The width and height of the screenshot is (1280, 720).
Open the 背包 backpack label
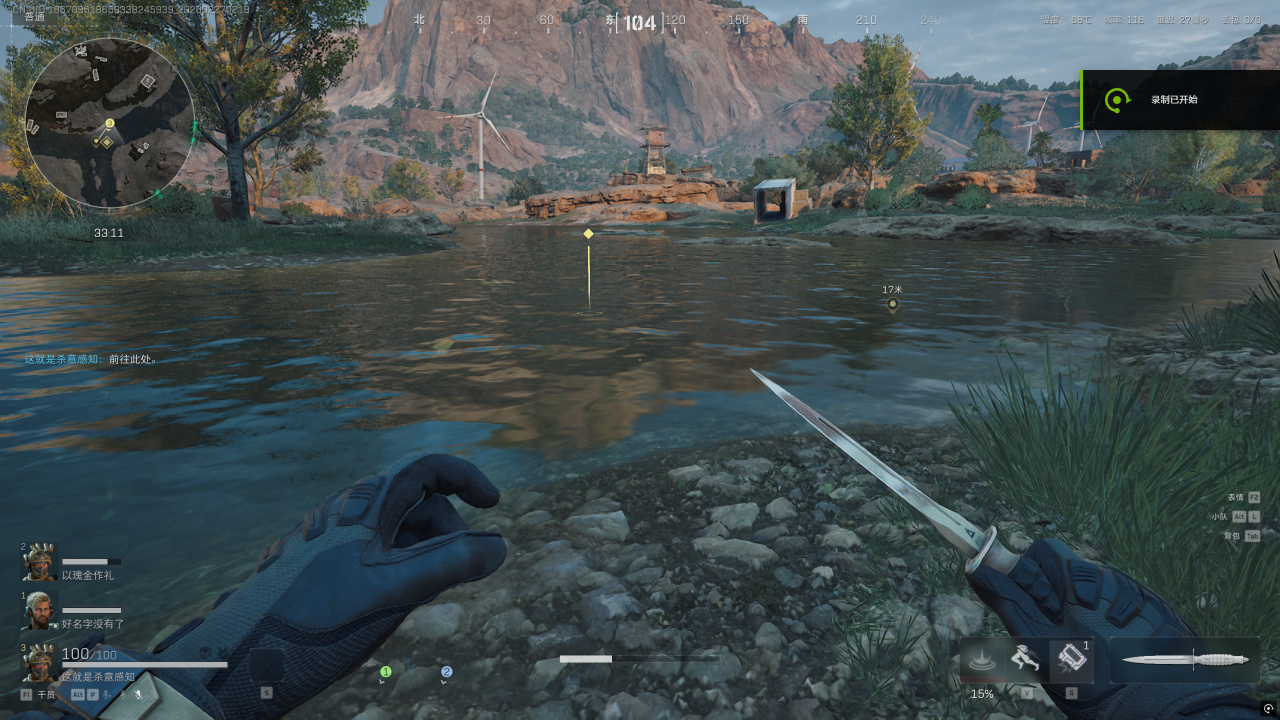coord(1231,535)
